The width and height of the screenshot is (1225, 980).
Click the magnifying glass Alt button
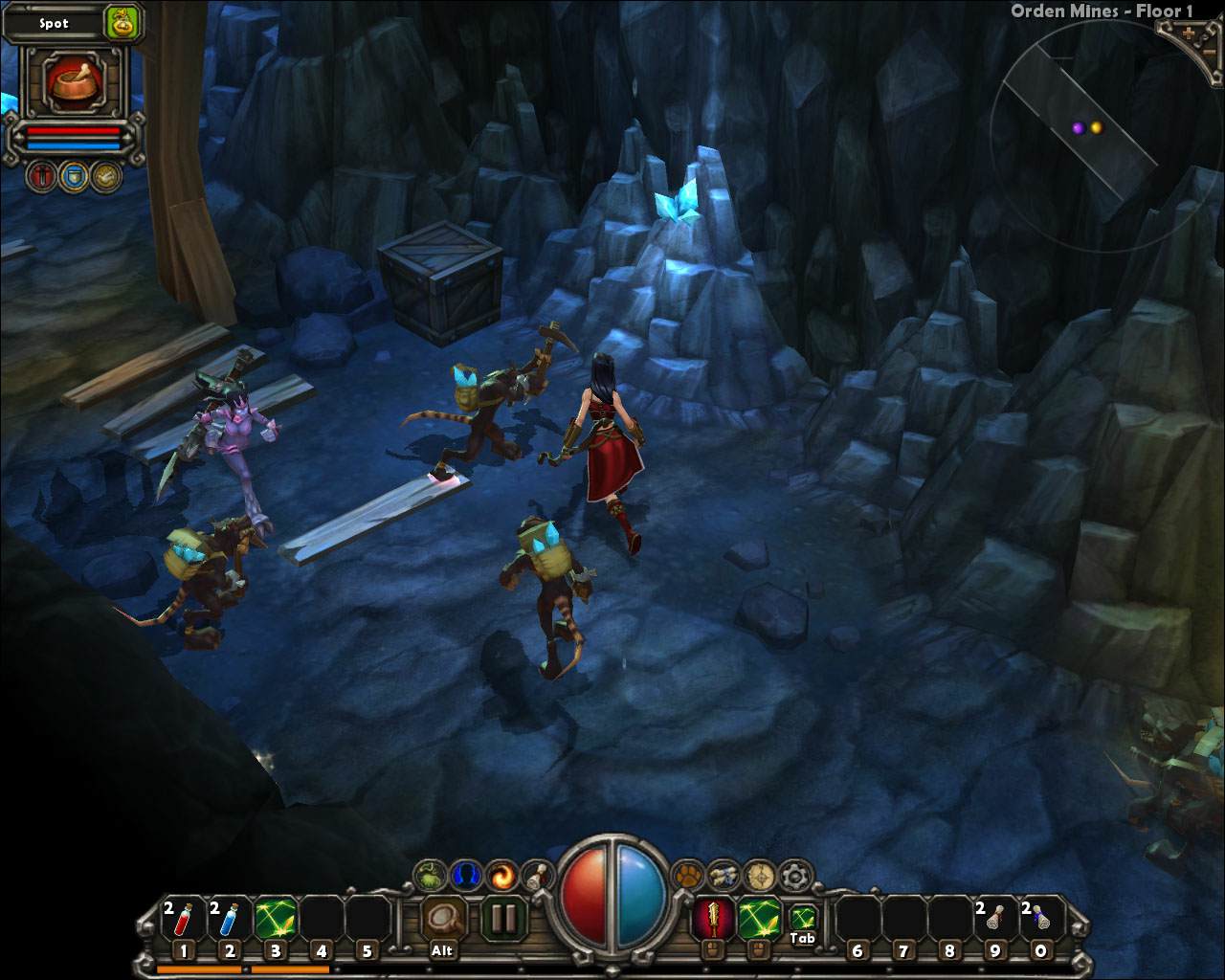(442, 919)
